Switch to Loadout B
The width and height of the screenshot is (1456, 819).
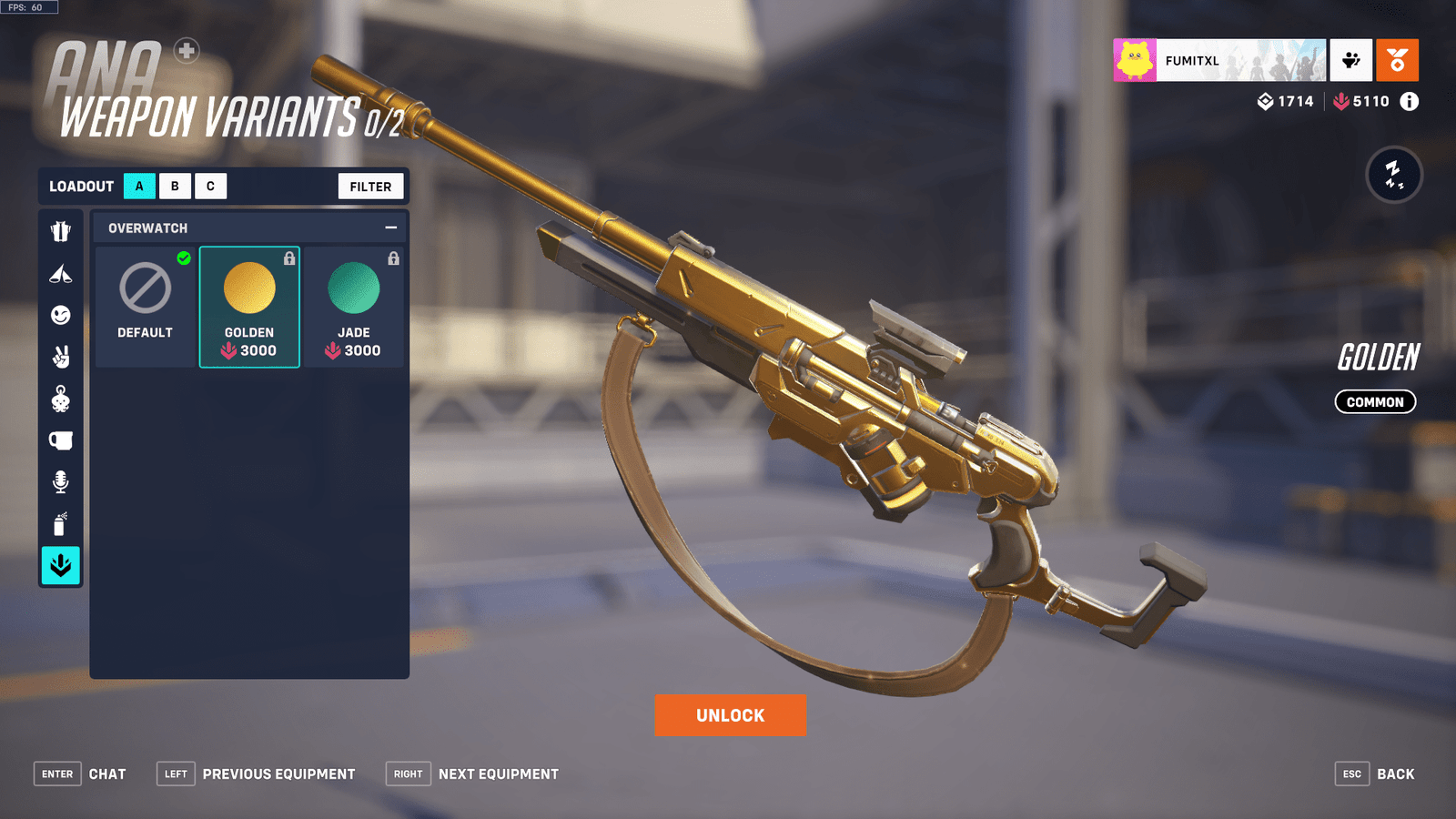pyautogui.click(x=174, y=186)
